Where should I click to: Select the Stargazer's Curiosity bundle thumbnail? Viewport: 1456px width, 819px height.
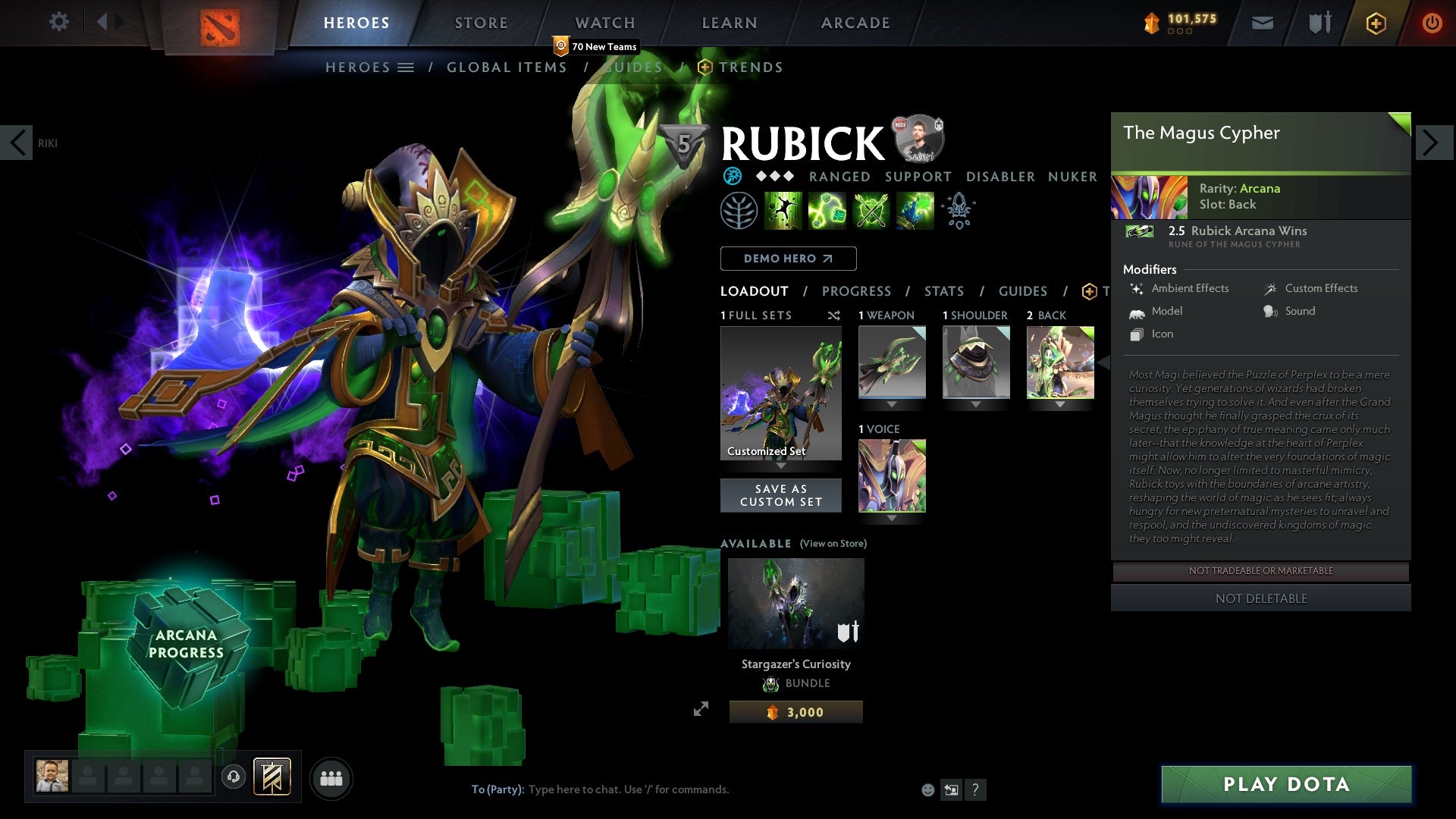tap(795, 603)
